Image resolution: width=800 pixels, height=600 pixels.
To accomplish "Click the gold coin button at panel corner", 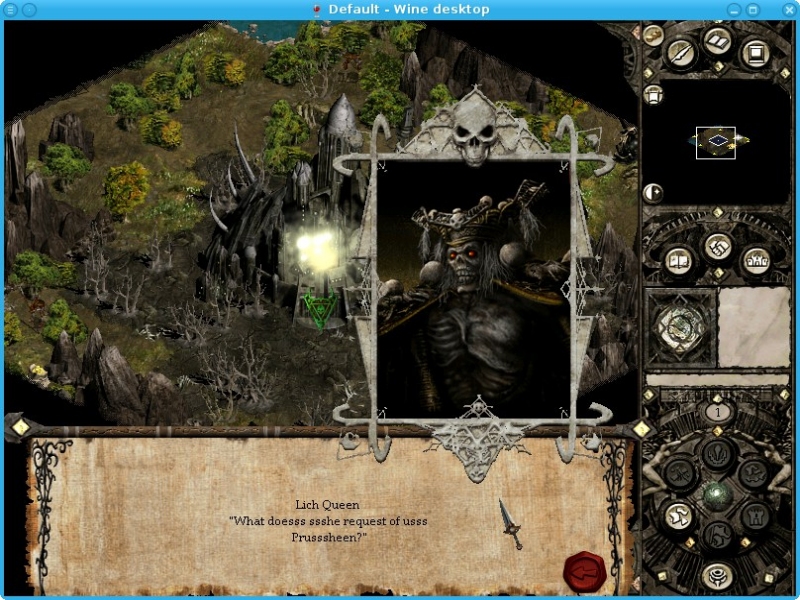I will coord(652,34).
